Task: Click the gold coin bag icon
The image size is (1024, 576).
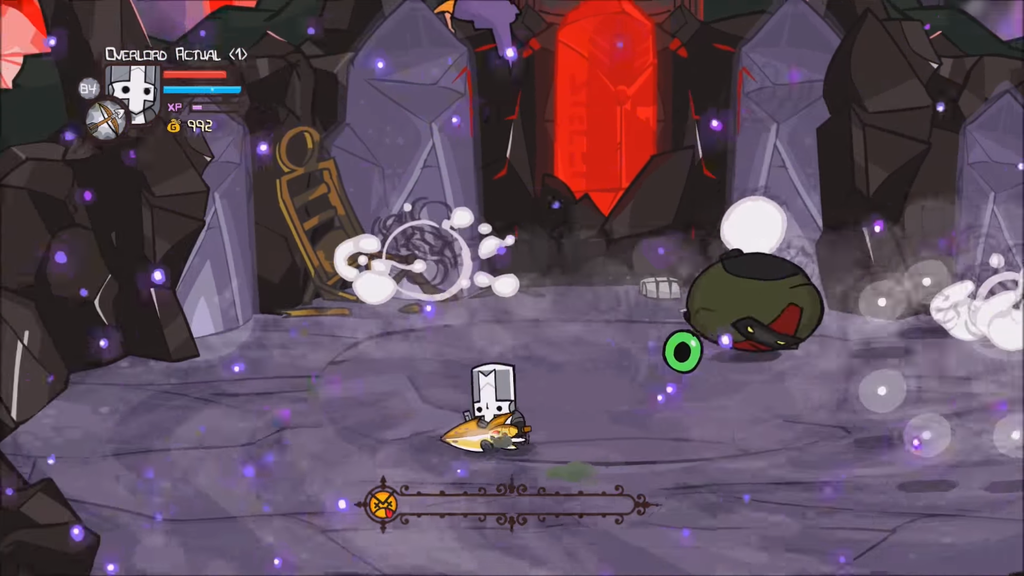Action: pos(174,126)
